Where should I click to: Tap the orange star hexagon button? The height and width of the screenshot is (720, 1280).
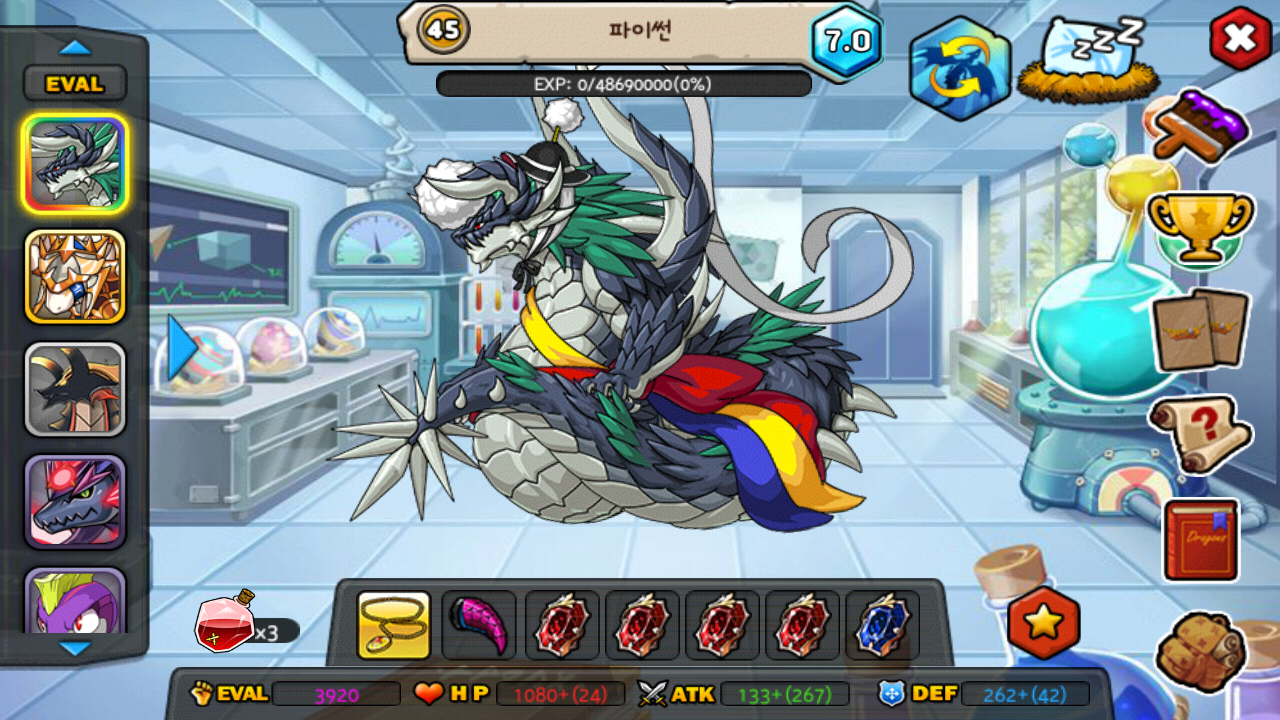click(1043, 624)
